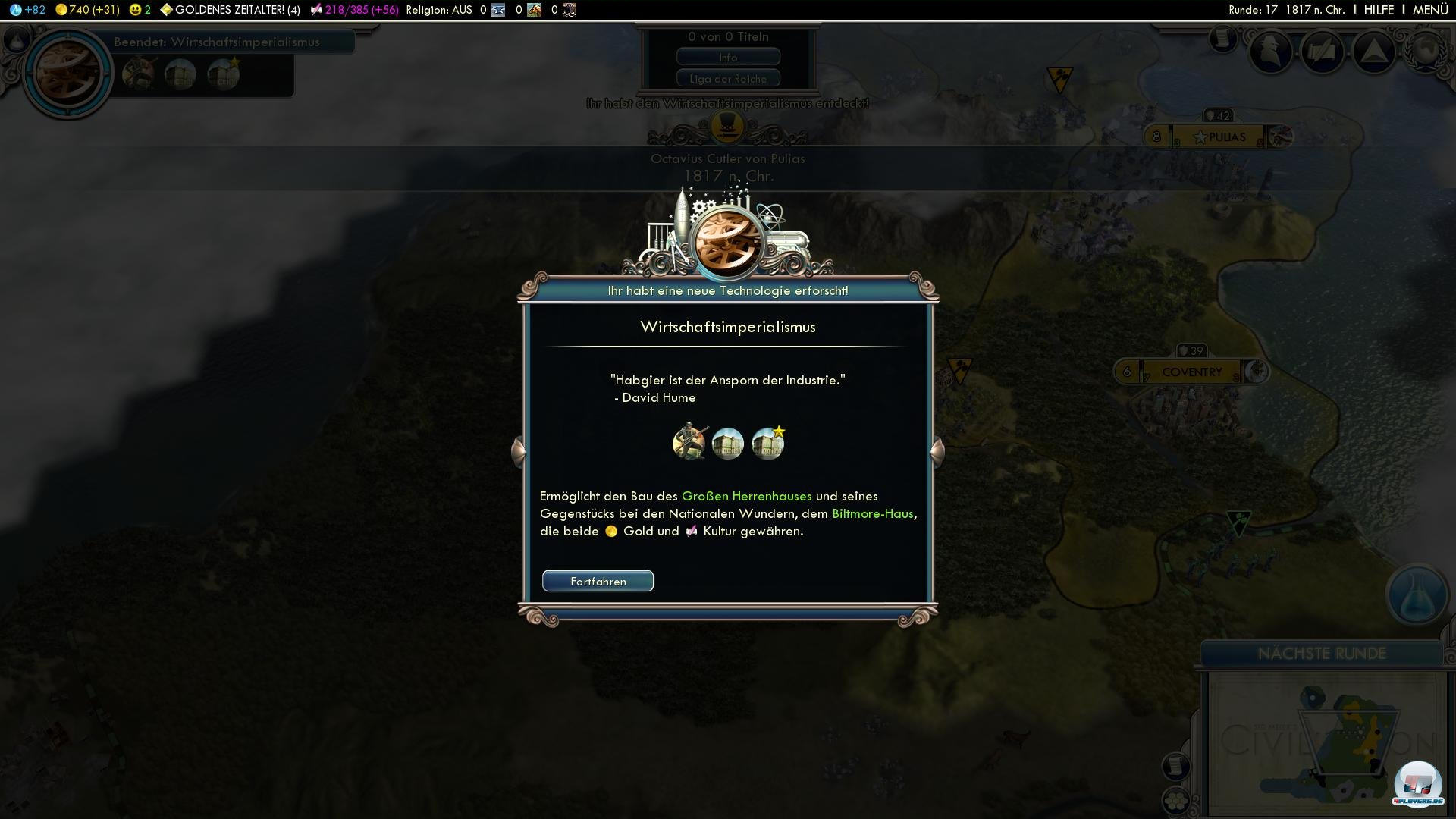Continue with the Fortfahren button
Viewport: 1456px width, 819px height.
598,582
